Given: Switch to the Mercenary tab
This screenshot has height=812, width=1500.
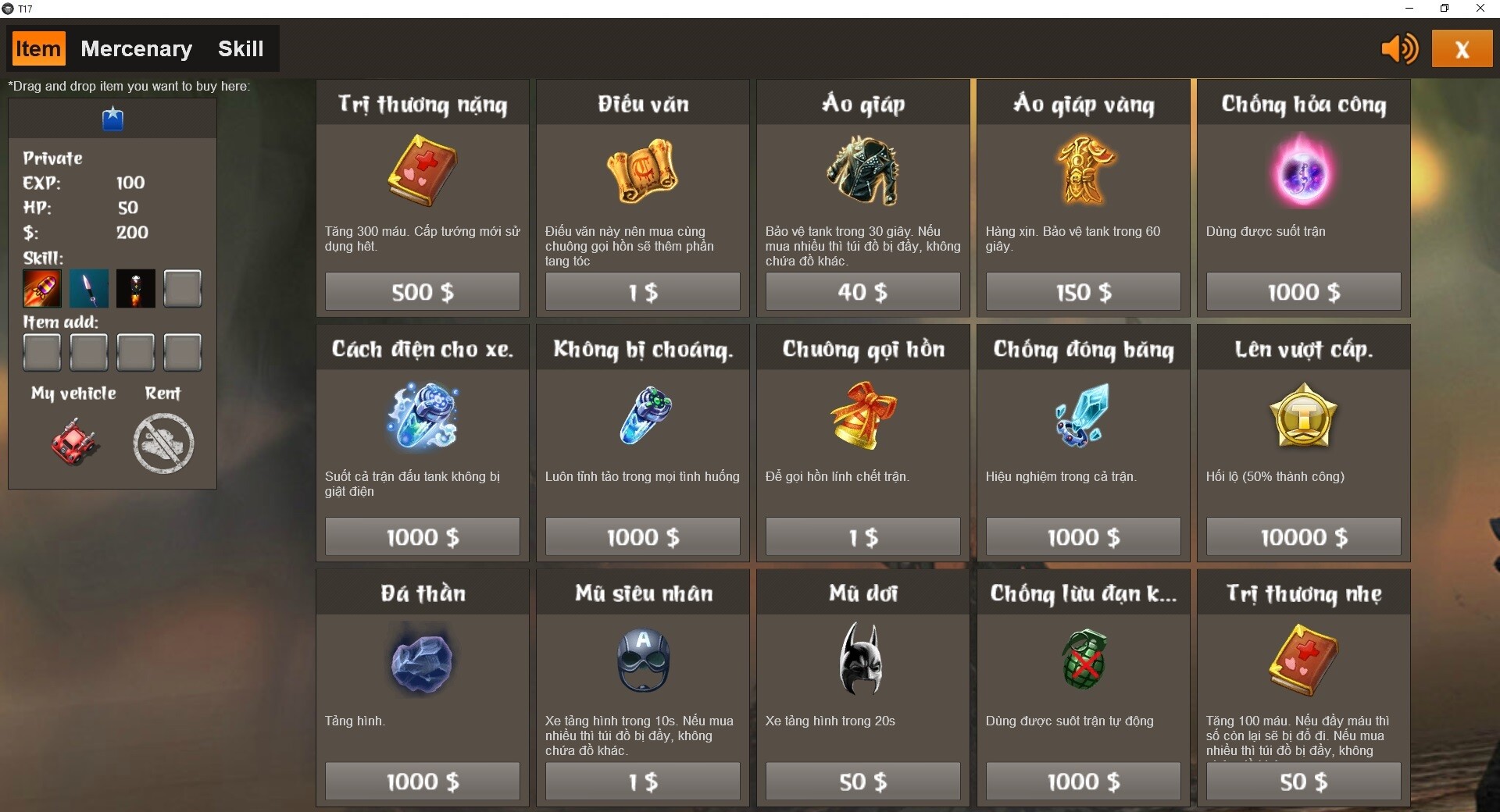Looking at the screenshot, I should (136, 48).
